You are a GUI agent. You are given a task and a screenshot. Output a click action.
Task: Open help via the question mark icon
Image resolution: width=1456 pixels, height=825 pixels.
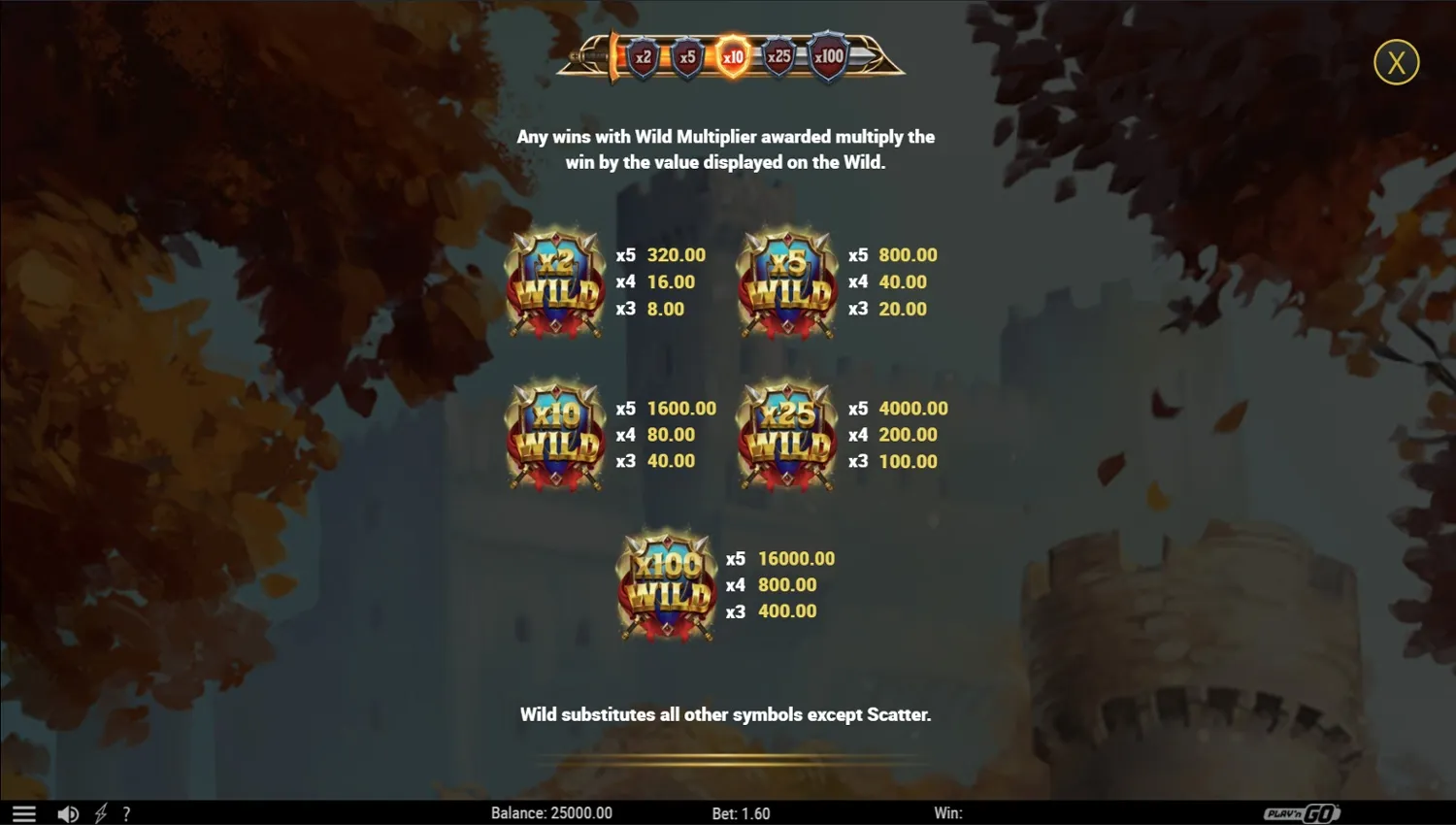(126, 813)
